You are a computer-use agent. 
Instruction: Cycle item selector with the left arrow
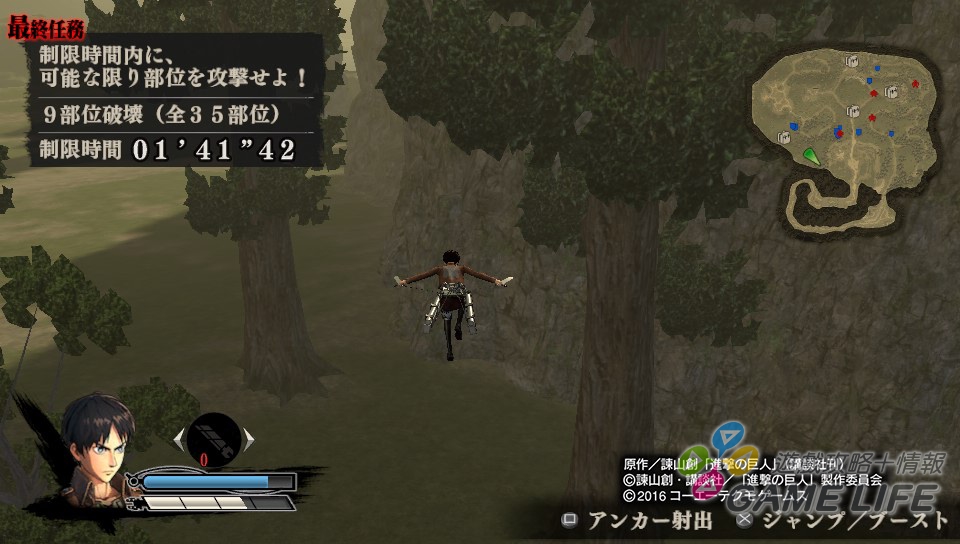179,437
